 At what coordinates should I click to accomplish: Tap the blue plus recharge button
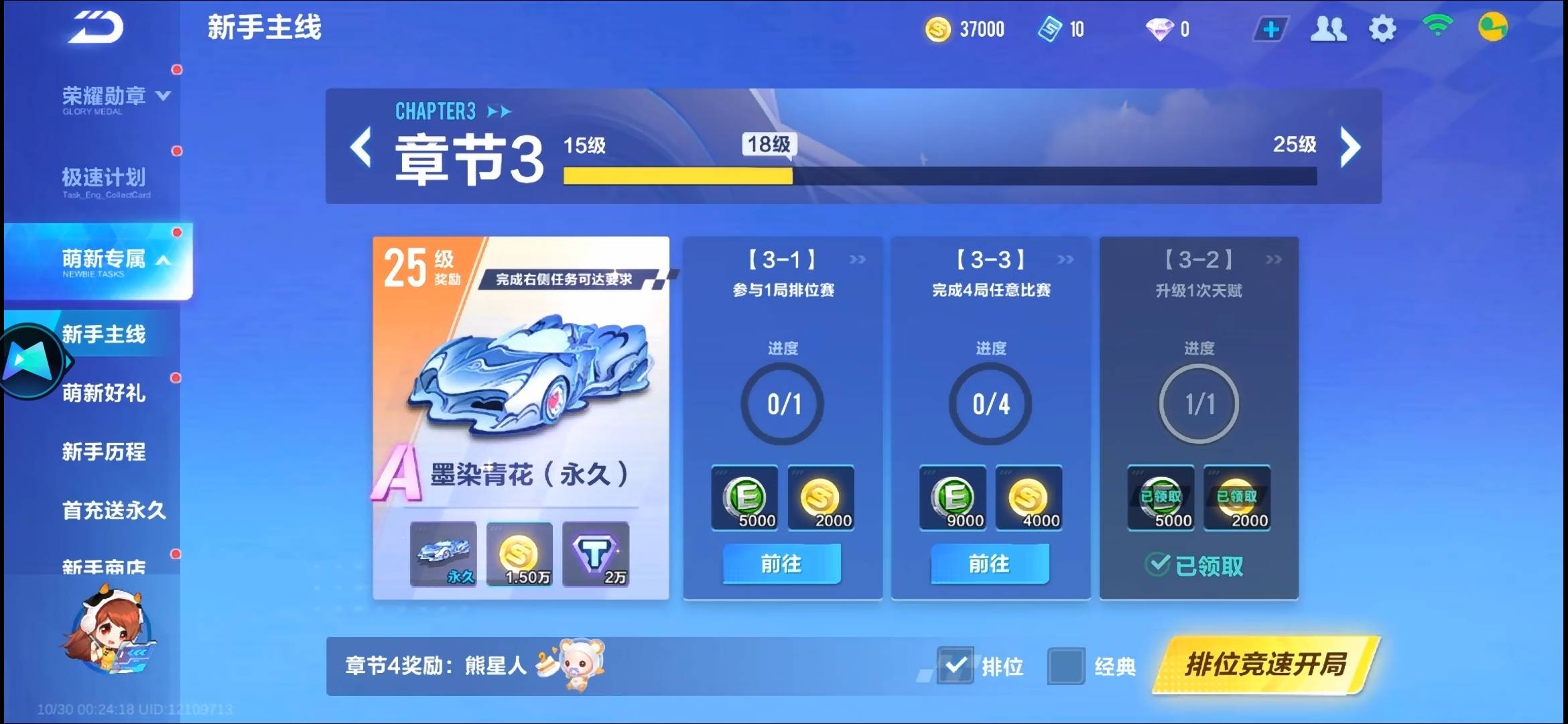tap(1270, 29)
